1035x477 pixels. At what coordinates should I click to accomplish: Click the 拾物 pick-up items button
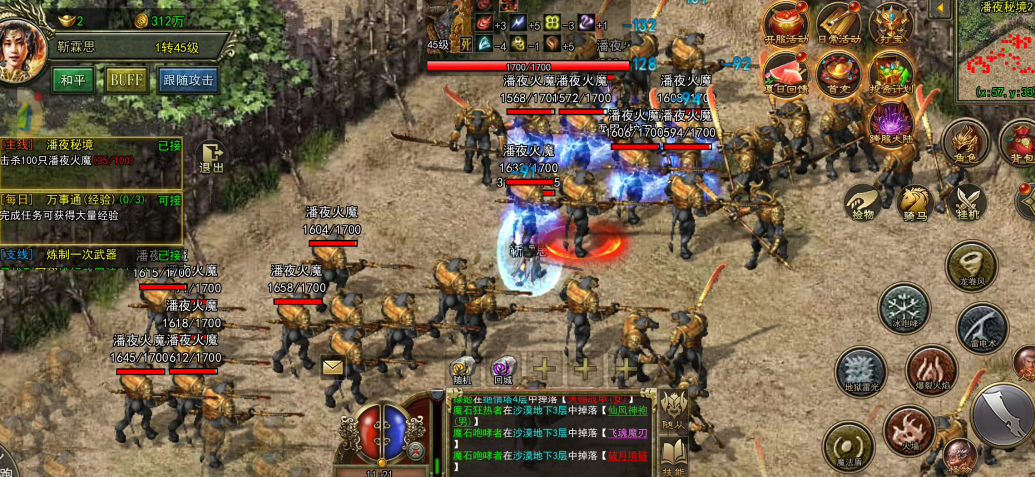point(862,202)
